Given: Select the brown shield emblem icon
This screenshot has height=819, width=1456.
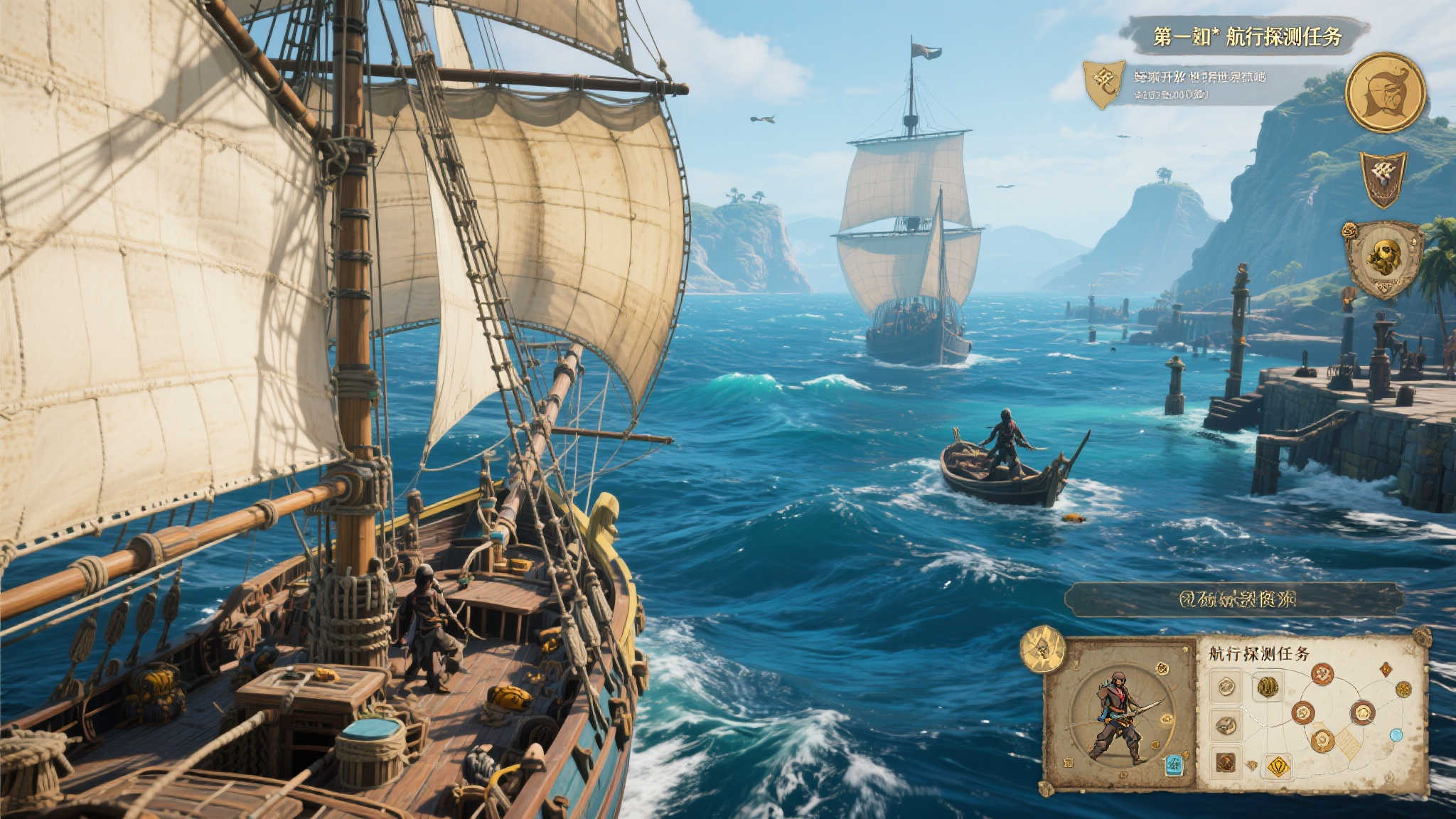Looking at the screenshot, I should tap(1383, 178).
